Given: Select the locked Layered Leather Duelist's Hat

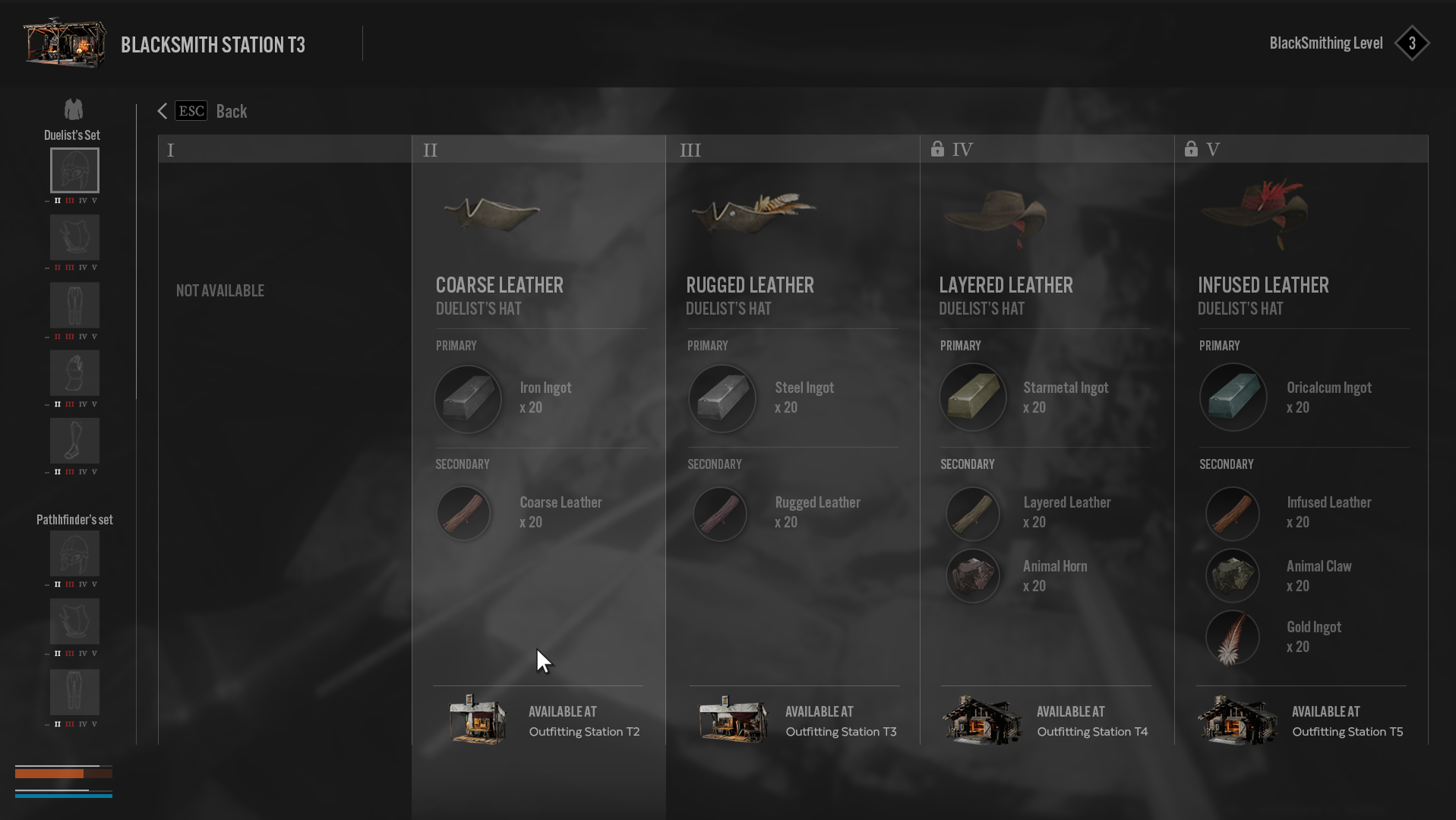Looking at the screenshot, I should point(1006,286).
